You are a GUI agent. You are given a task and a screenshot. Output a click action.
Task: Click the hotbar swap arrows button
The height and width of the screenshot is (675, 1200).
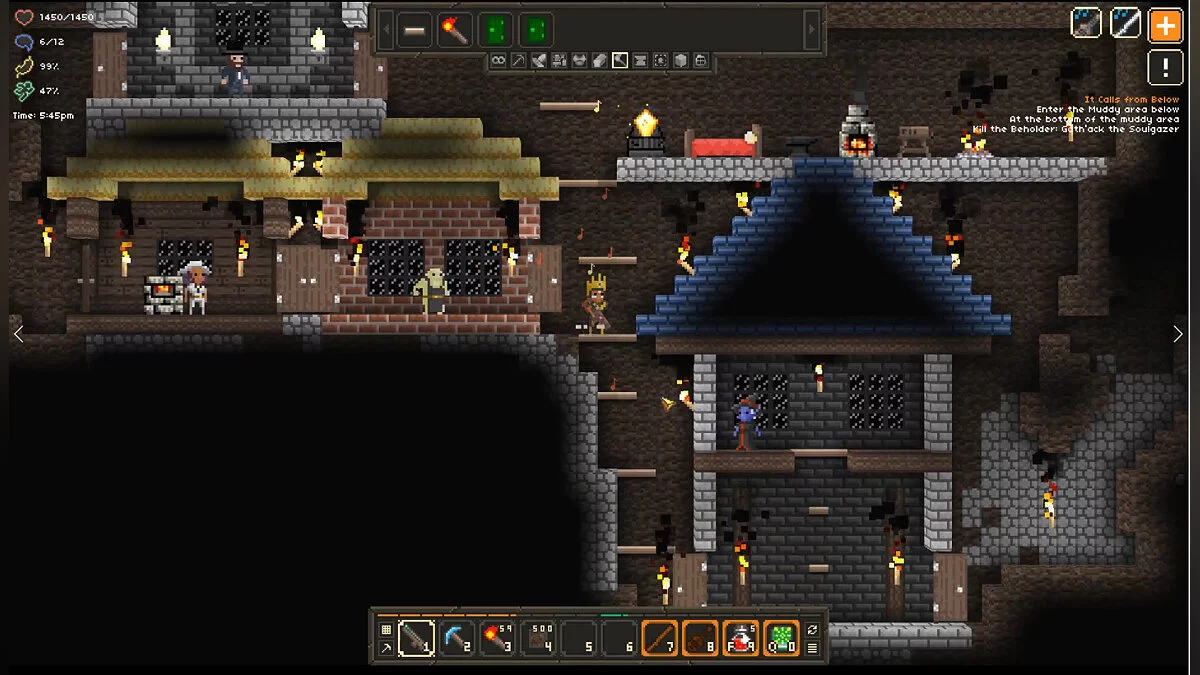(x=811, y=629)
